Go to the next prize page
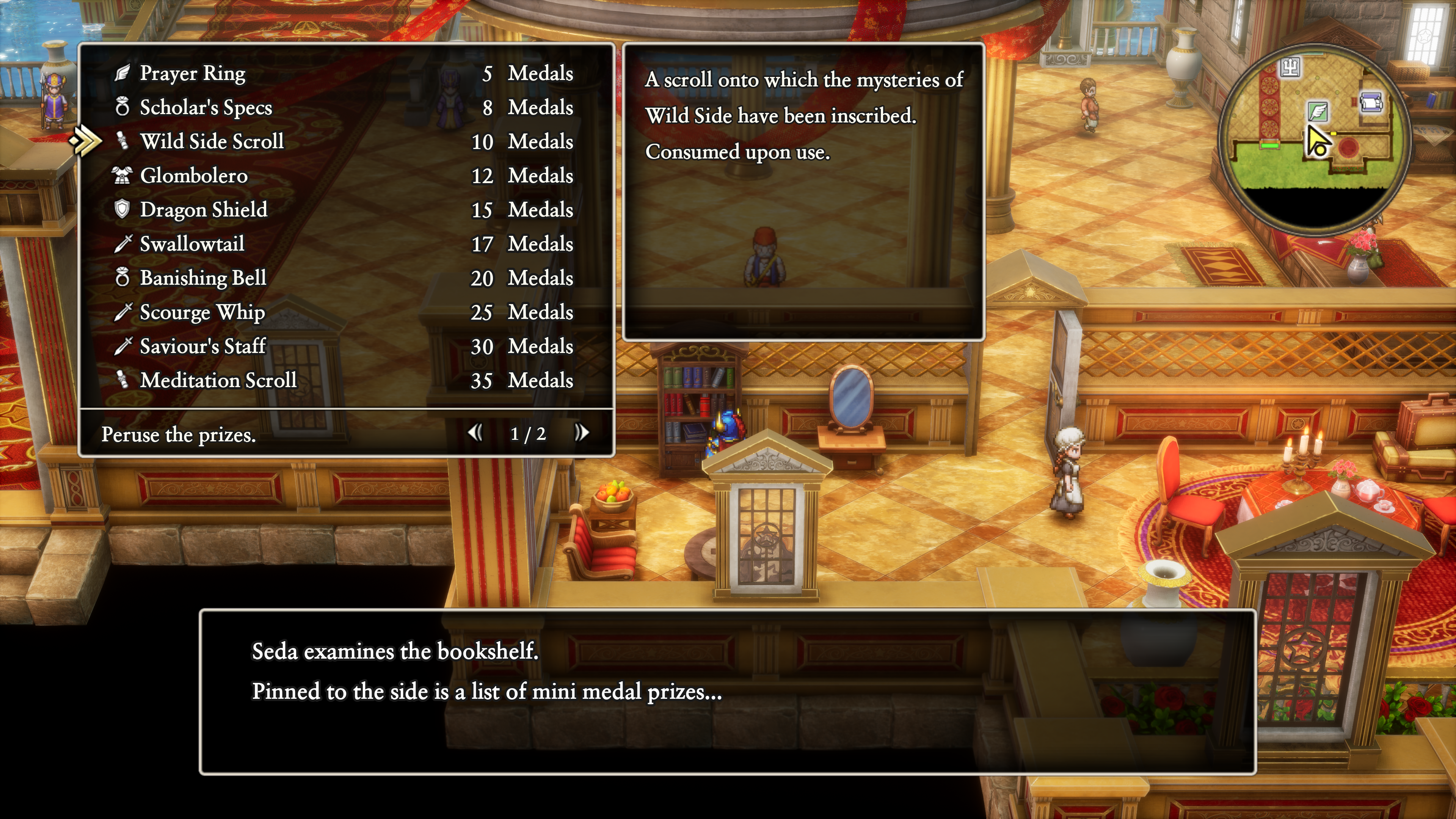Image resolution: width=1456 pixels, height=819 pixels. pos(582,433)
